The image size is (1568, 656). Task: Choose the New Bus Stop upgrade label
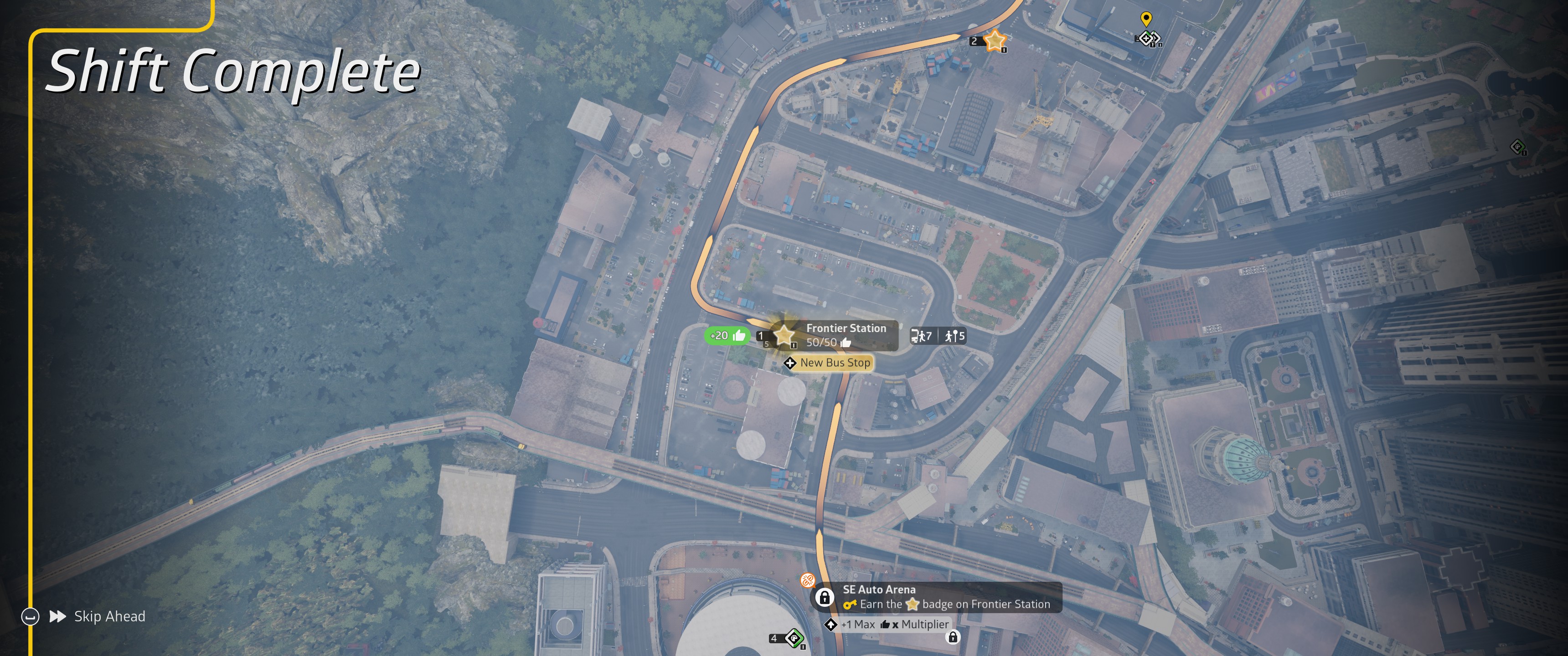[x=829, y=363]
